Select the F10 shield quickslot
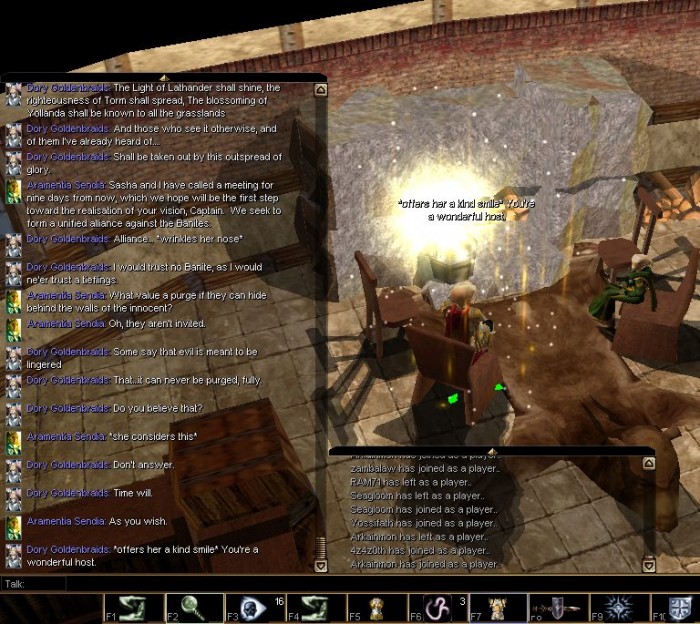 click(x=681, y=607)
